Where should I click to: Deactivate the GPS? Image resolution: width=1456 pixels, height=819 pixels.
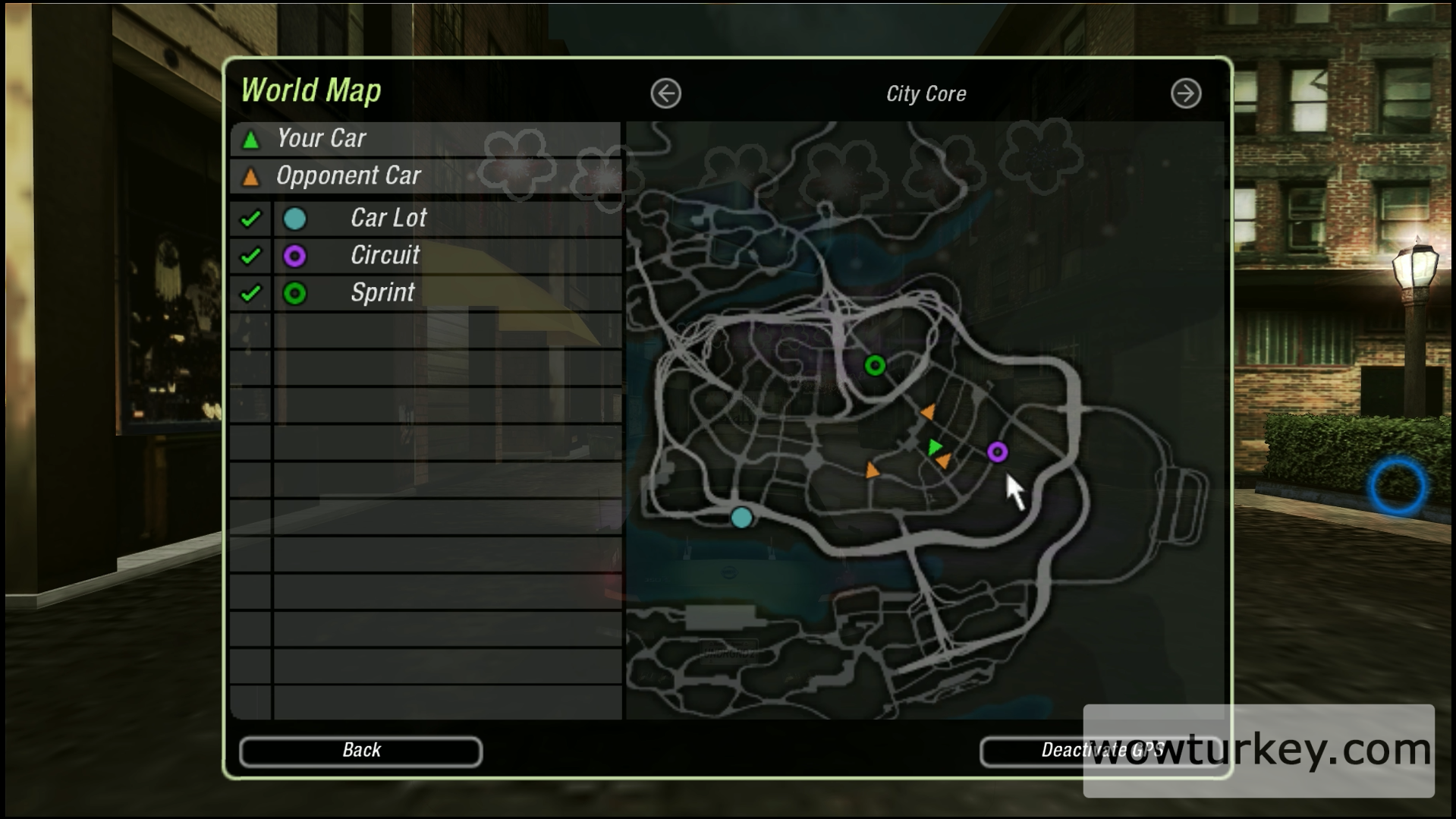point(1100,751)
